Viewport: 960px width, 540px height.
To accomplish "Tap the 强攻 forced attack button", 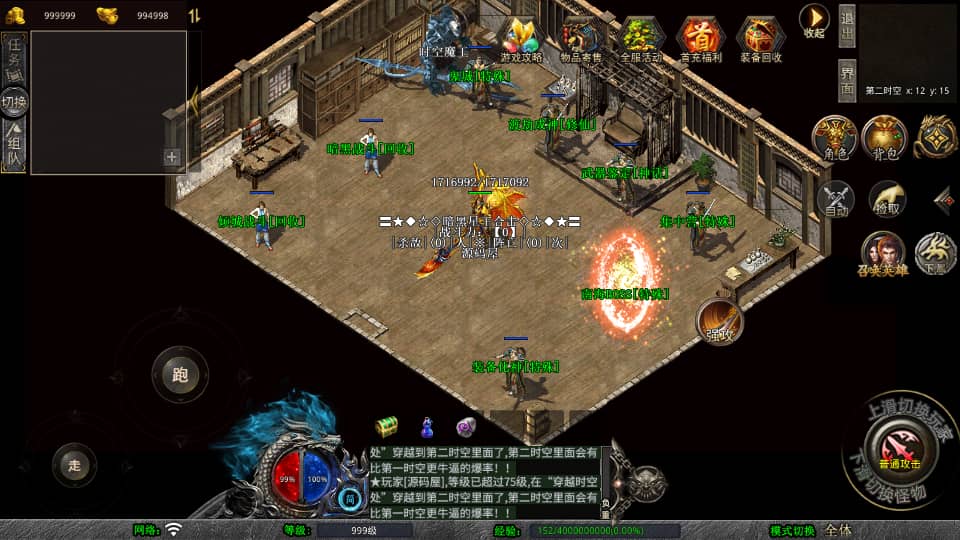I will click(x=720, y=320).
